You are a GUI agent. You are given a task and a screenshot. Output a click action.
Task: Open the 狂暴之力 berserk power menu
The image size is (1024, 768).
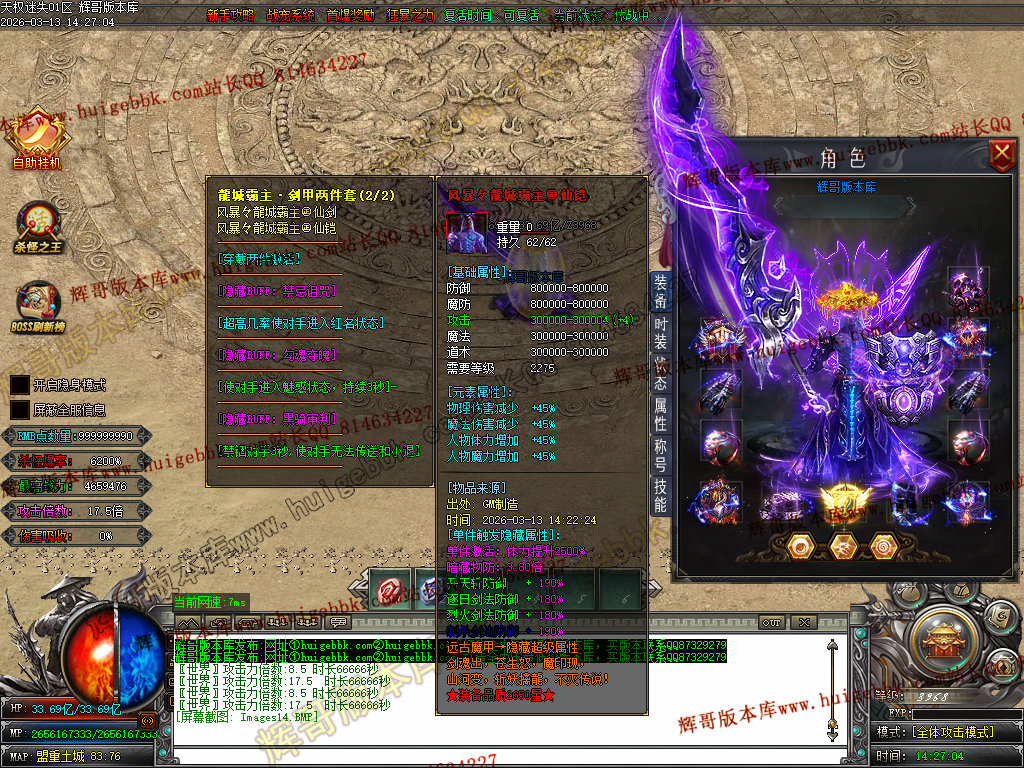coord(410,16)
